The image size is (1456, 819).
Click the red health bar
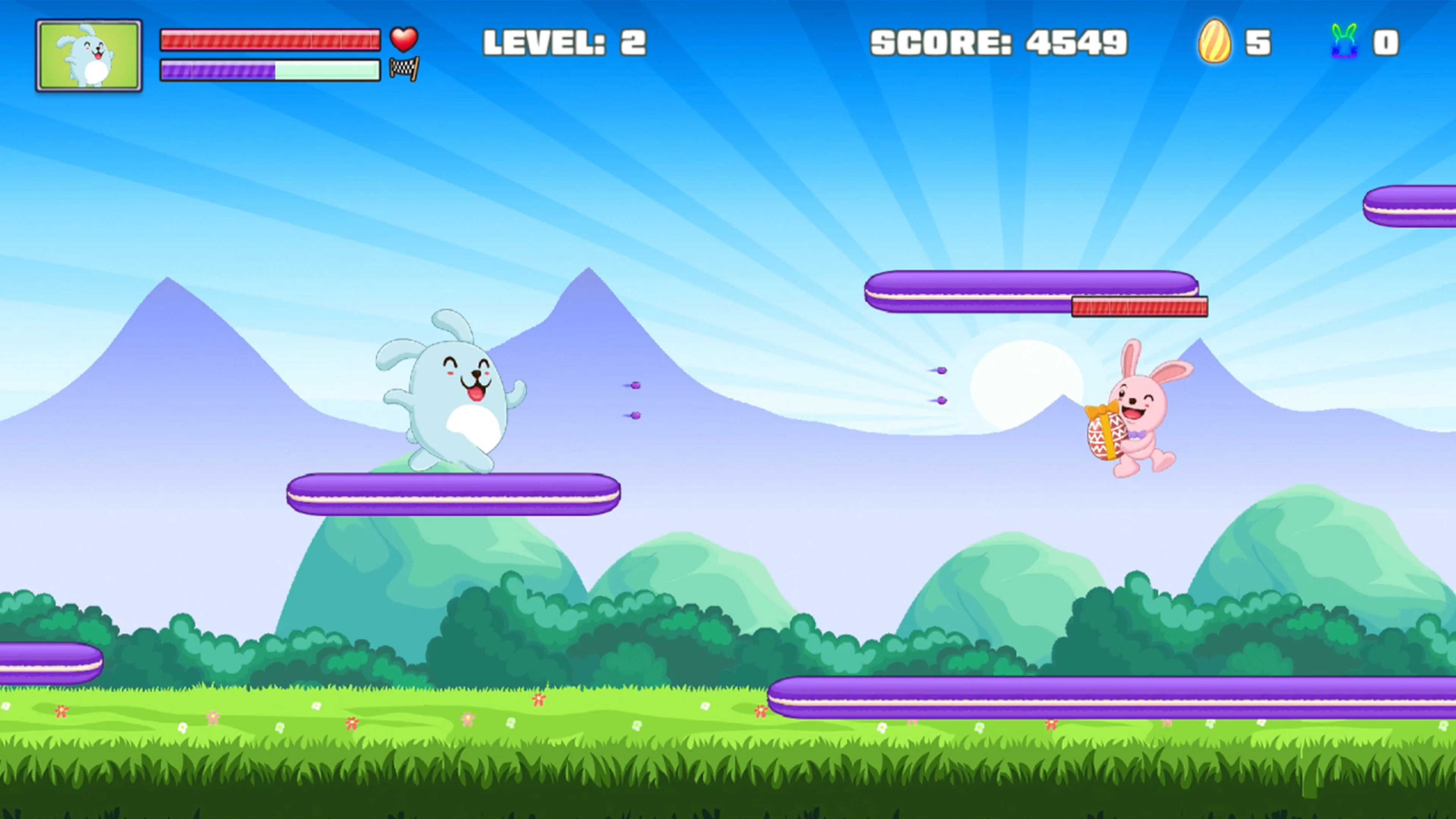271,39
